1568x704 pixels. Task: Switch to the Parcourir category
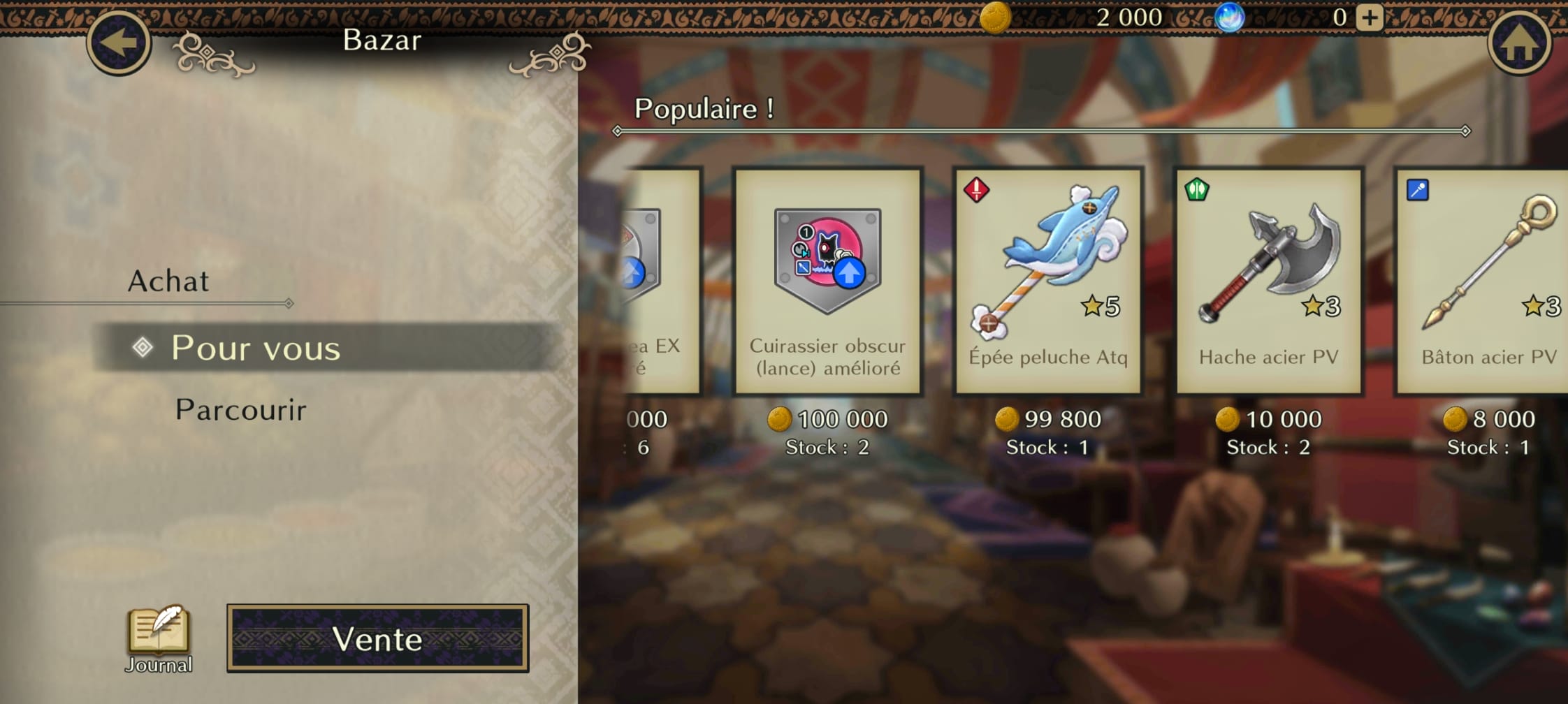240,410
